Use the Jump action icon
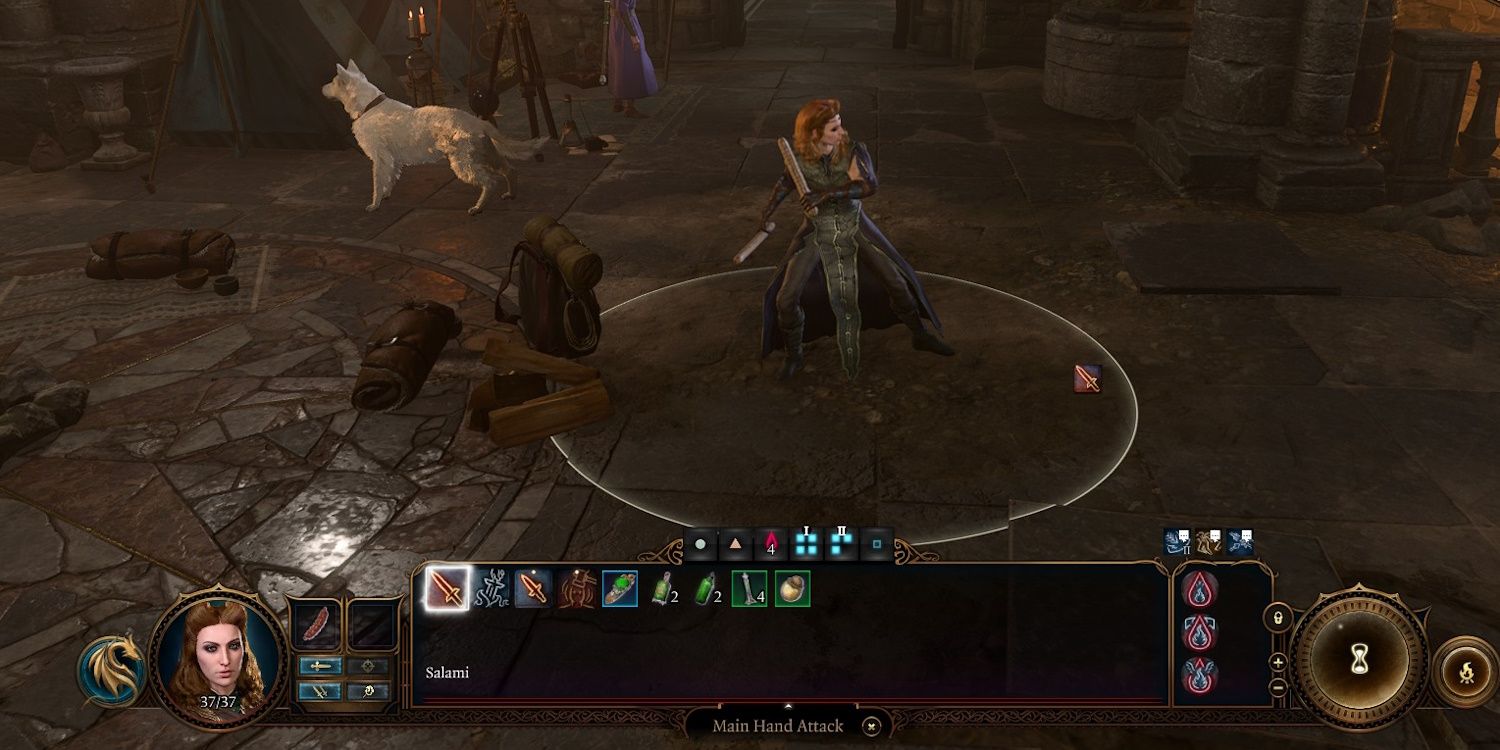 click(492, 589)
